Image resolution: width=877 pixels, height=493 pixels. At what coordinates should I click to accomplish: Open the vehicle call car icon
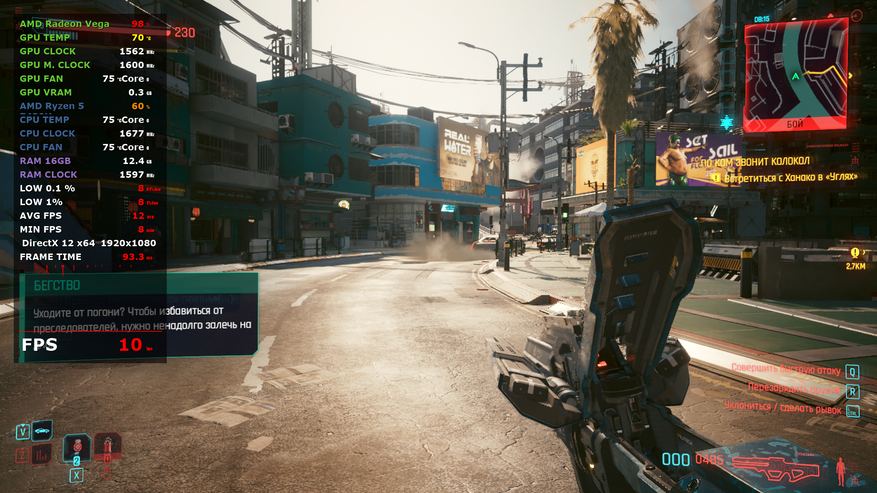42,431
